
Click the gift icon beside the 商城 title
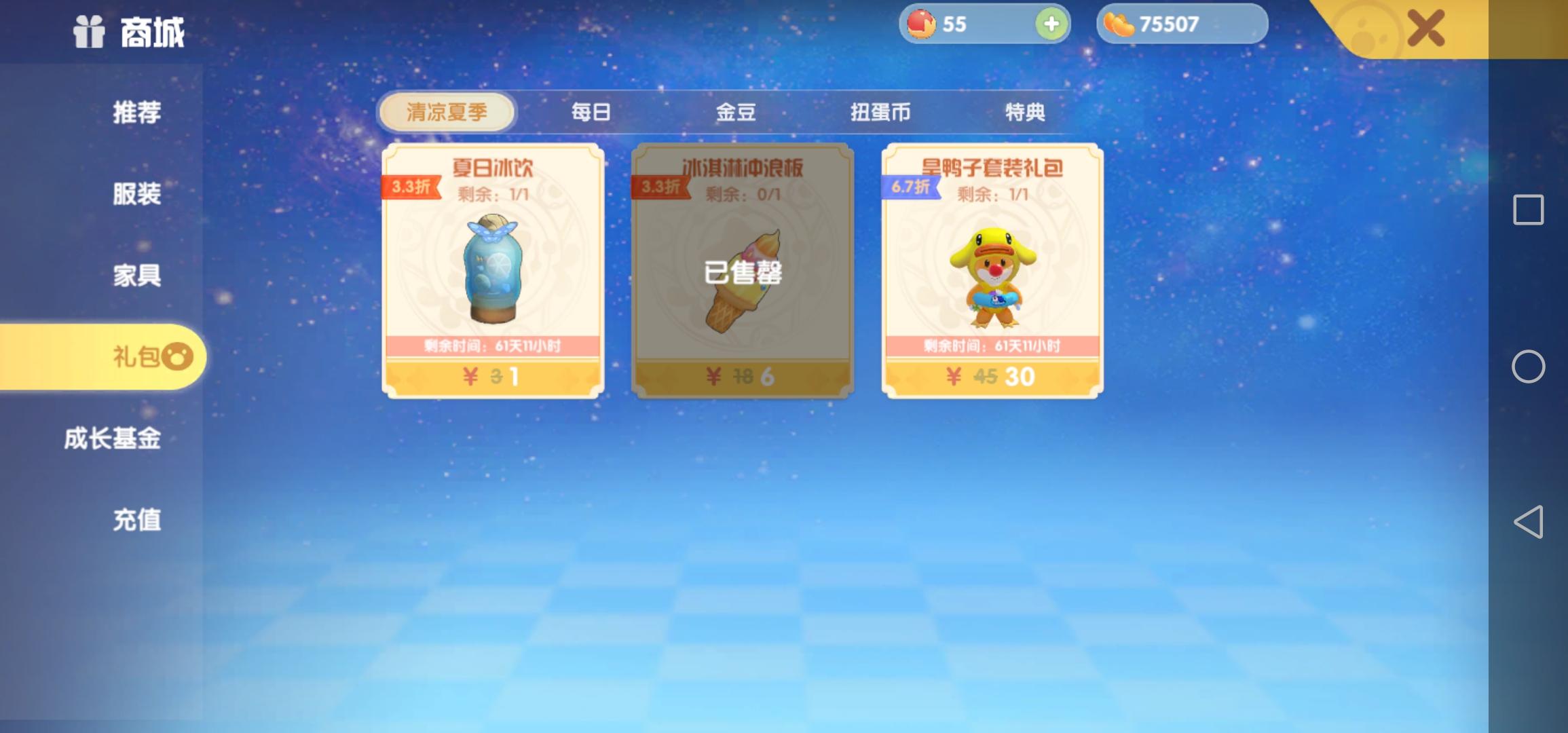coord(88,31)
